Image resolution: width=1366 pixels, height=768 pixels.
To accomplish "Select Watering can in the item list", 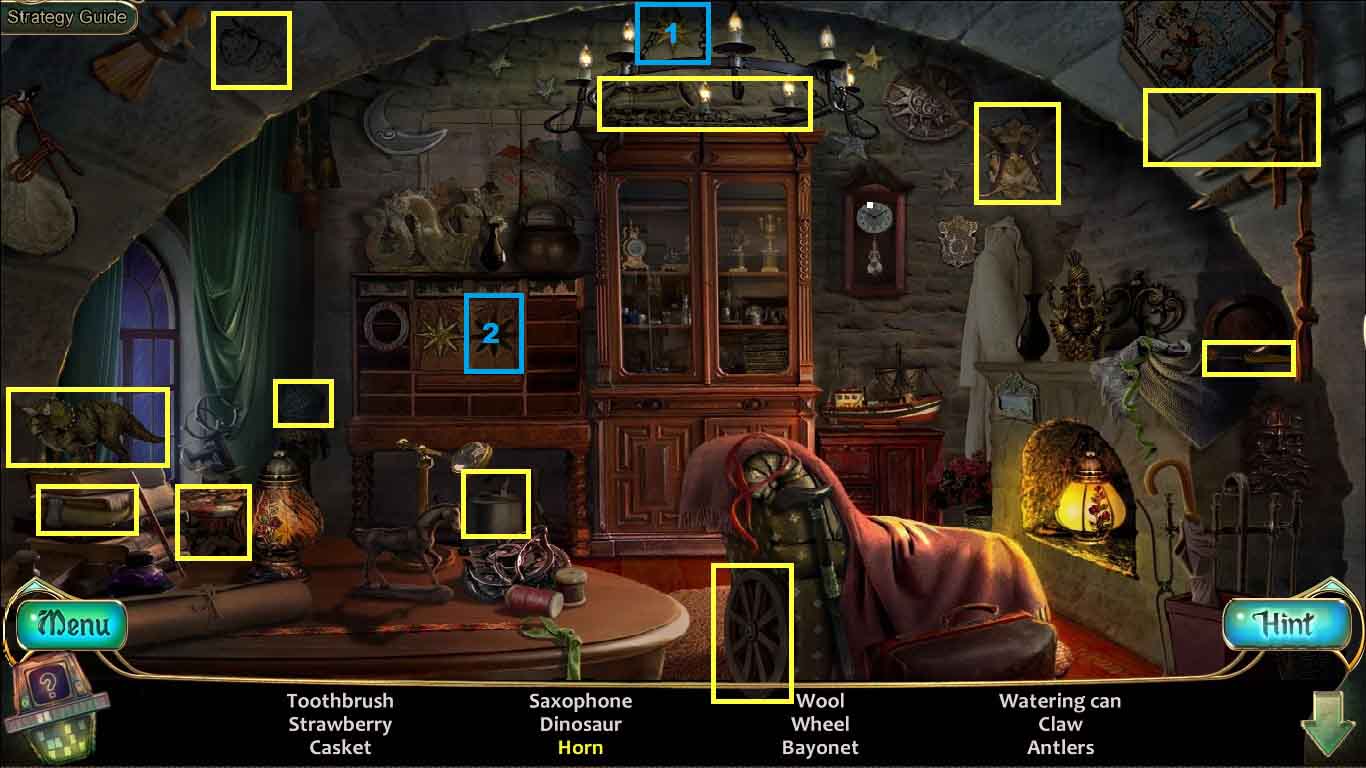I will coord(1060,701).
